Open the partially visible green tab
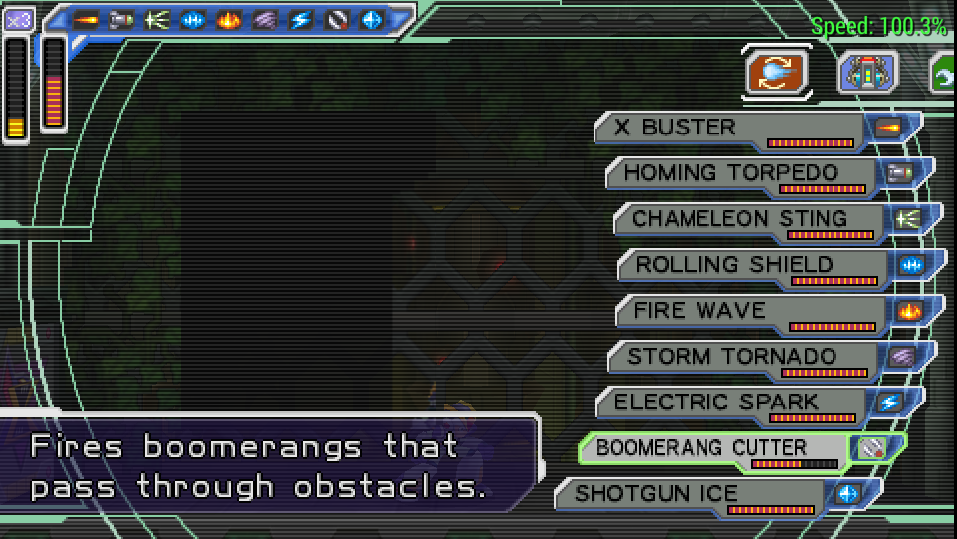Image resolution: width=957 pixels, height=539 pixels. tap(943, 74)
